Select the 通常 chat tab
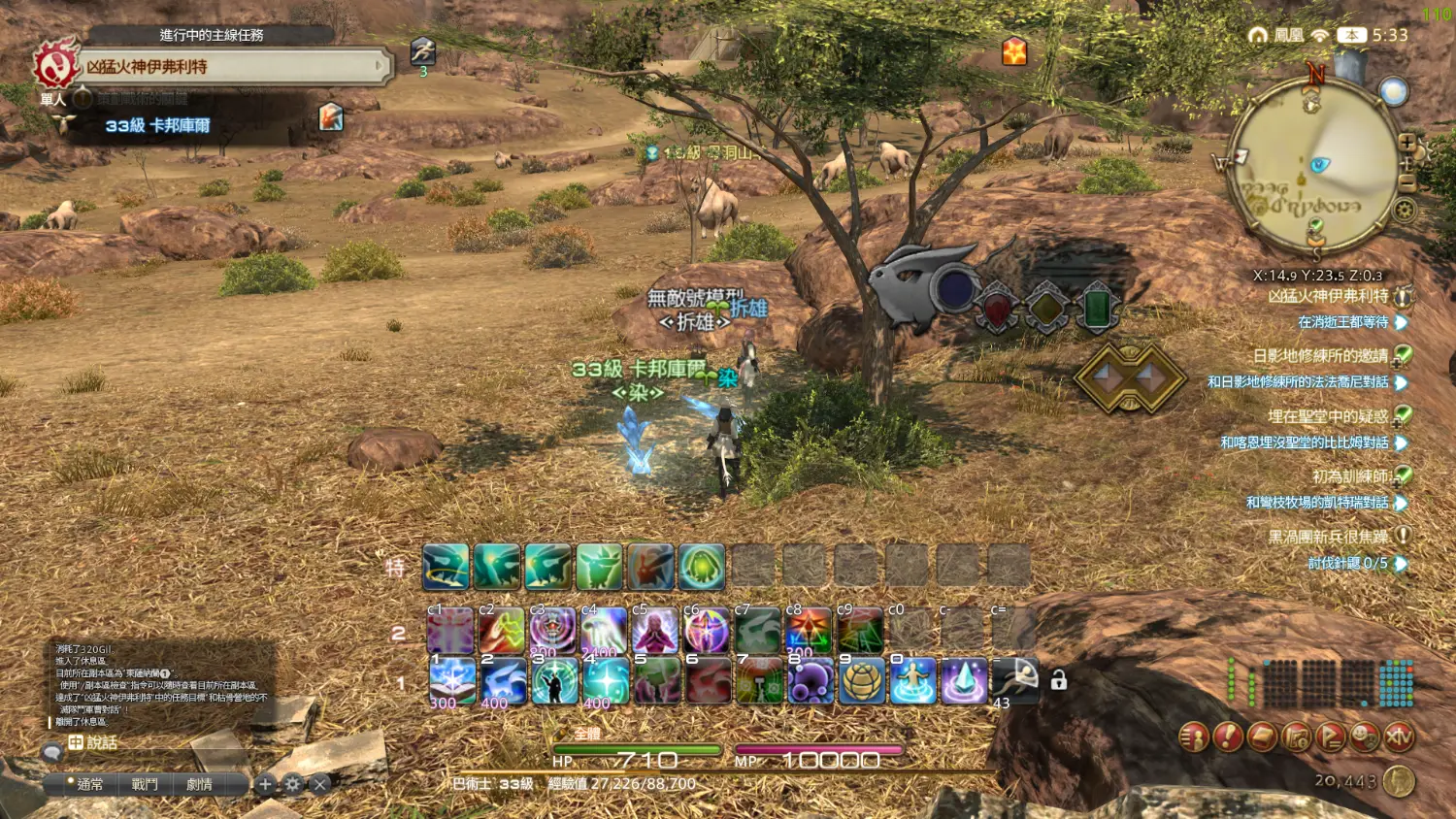 [x=89, y=784]
